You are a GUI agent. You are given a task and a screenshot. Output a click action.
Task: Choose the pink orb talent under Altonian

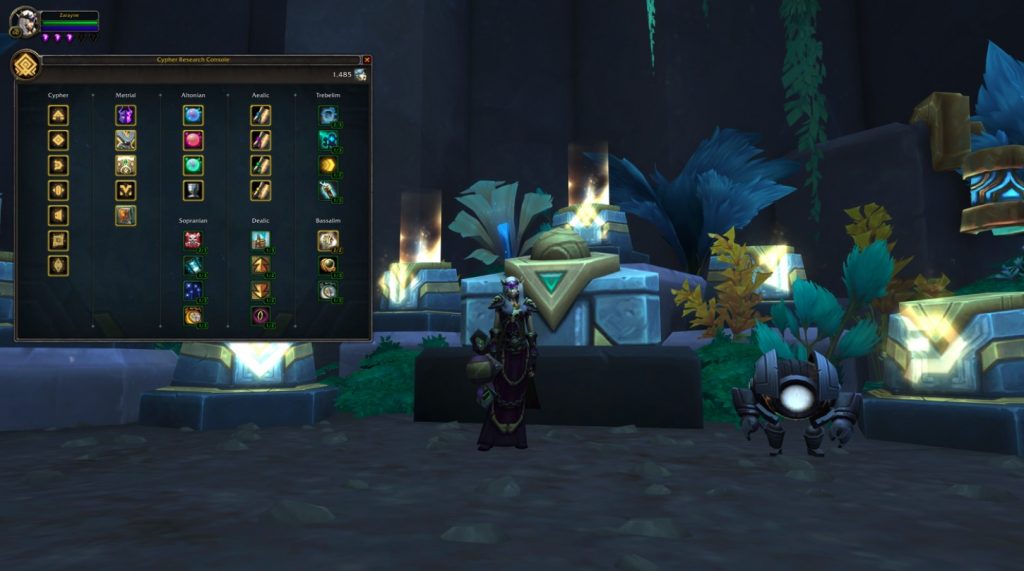(x=193, y=140)
